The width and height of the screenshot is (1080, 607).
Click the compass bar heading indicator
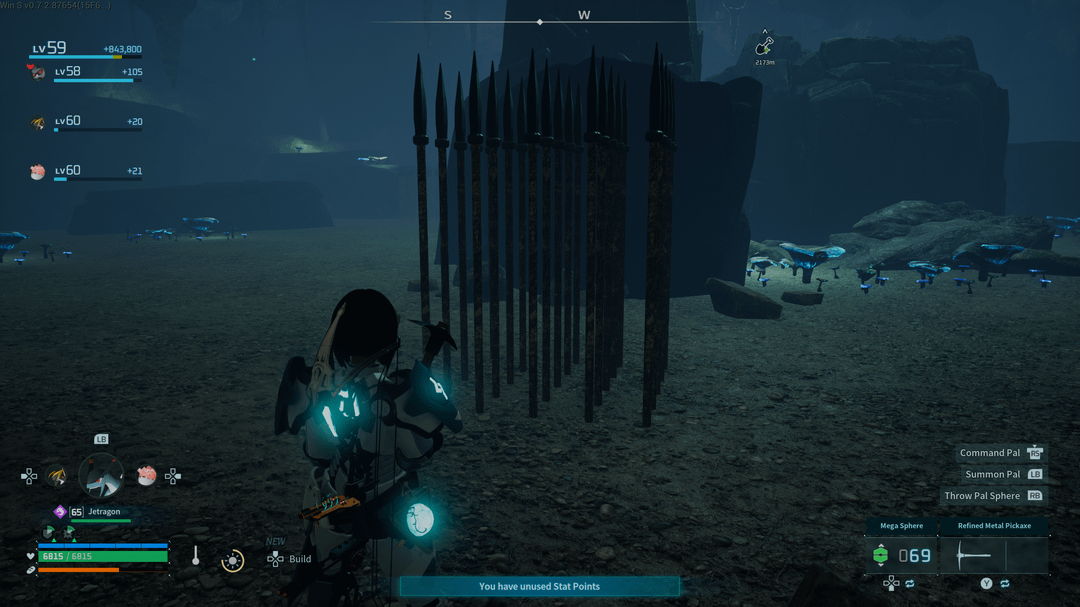[x=540, y=21]
